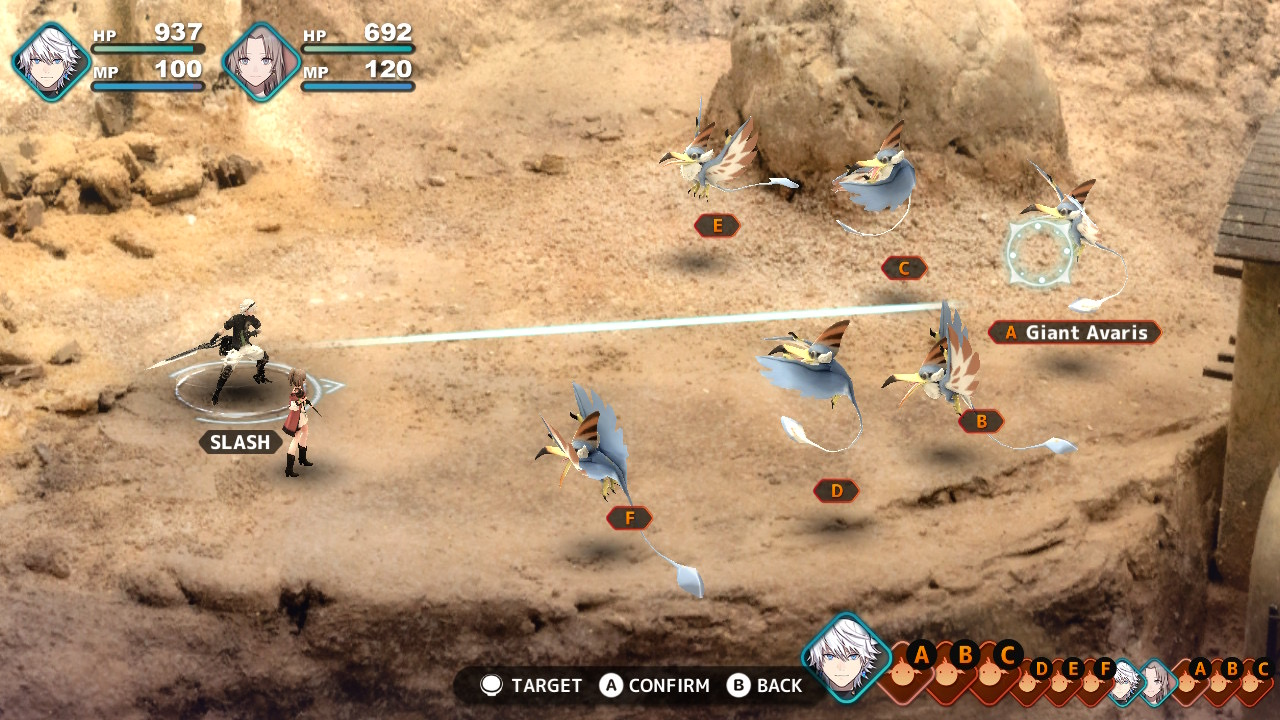Click the white-haired hero's party status portrait
This screenshot has width=1280, height=720.
[51, 61]
